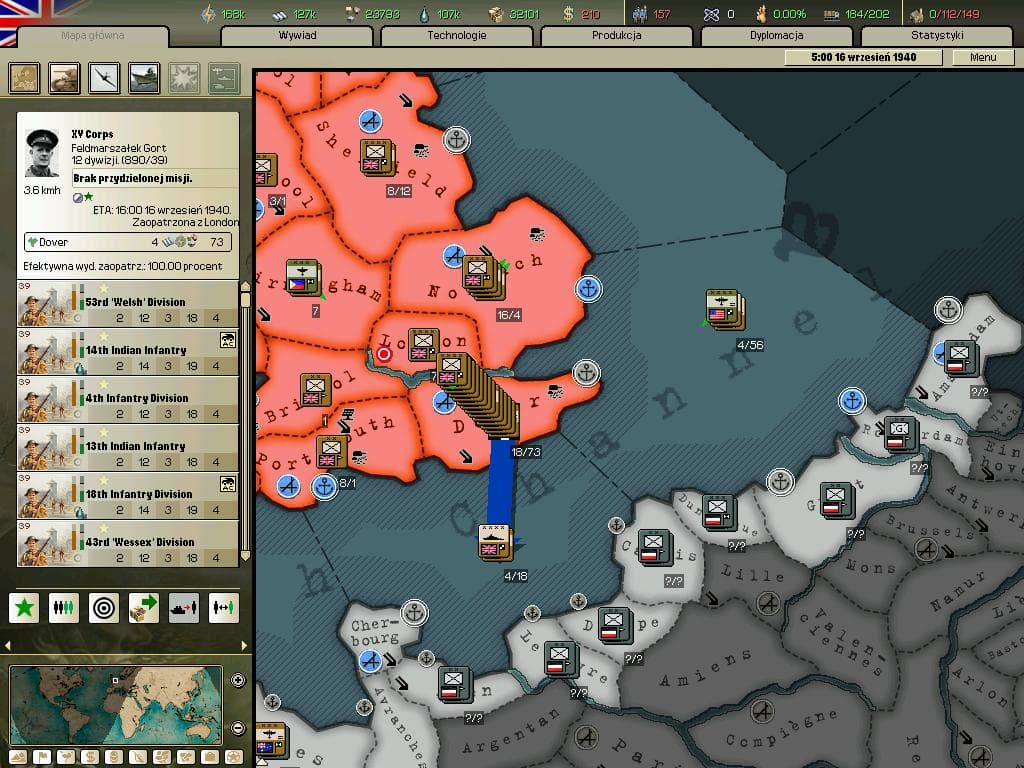The image size is (1024, 768).
Task: Open the Produkcja tab
Action: point(616,36)
